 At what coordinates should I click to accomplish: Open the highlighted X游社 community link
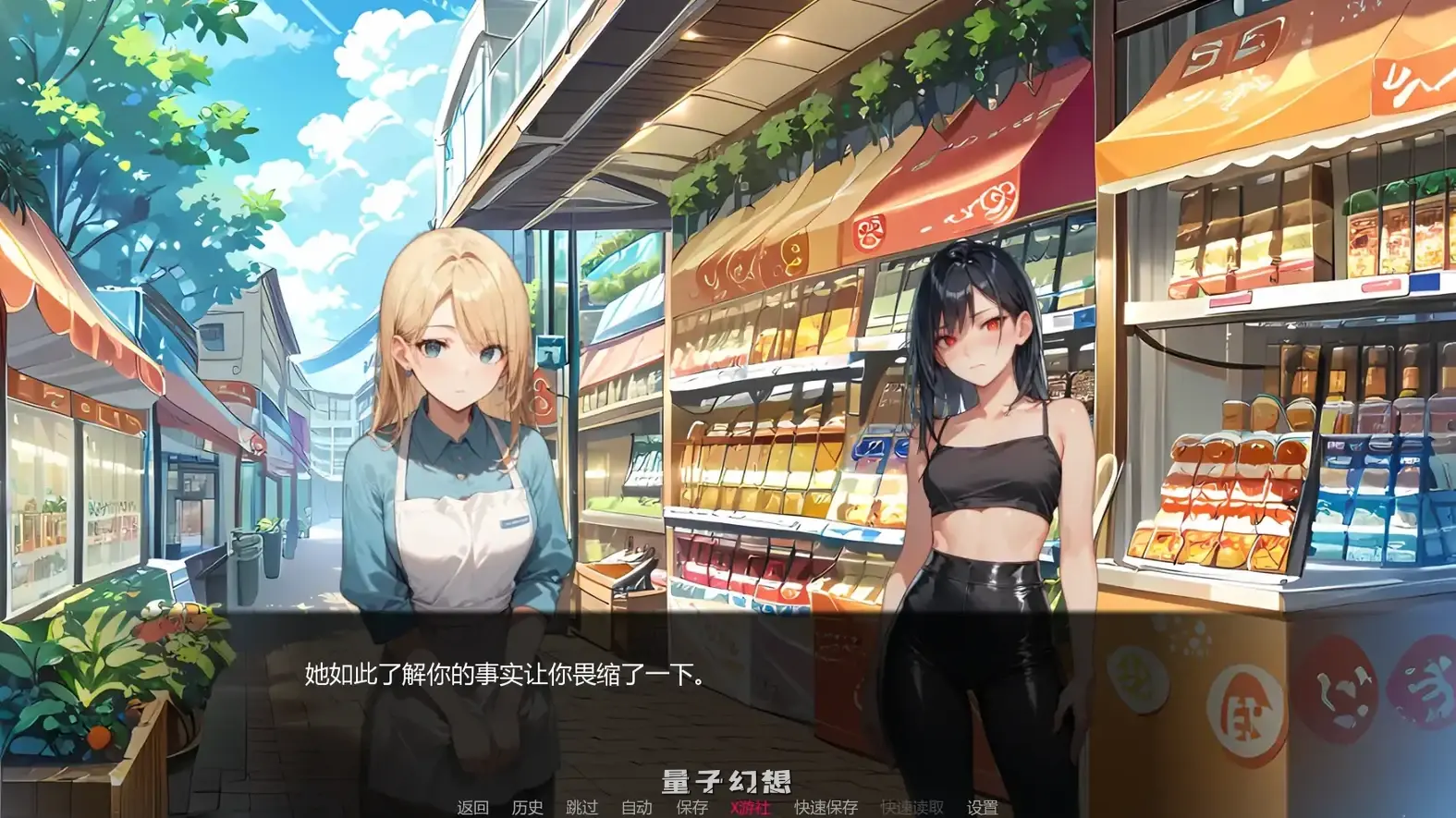pyautogui.click(x=749, y=806)
